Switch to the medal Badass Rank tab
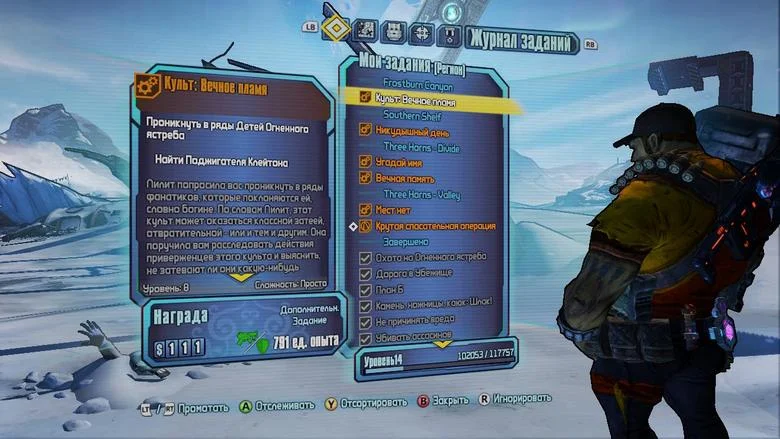Viewport: 780px width, 439px height. (451, 33)
